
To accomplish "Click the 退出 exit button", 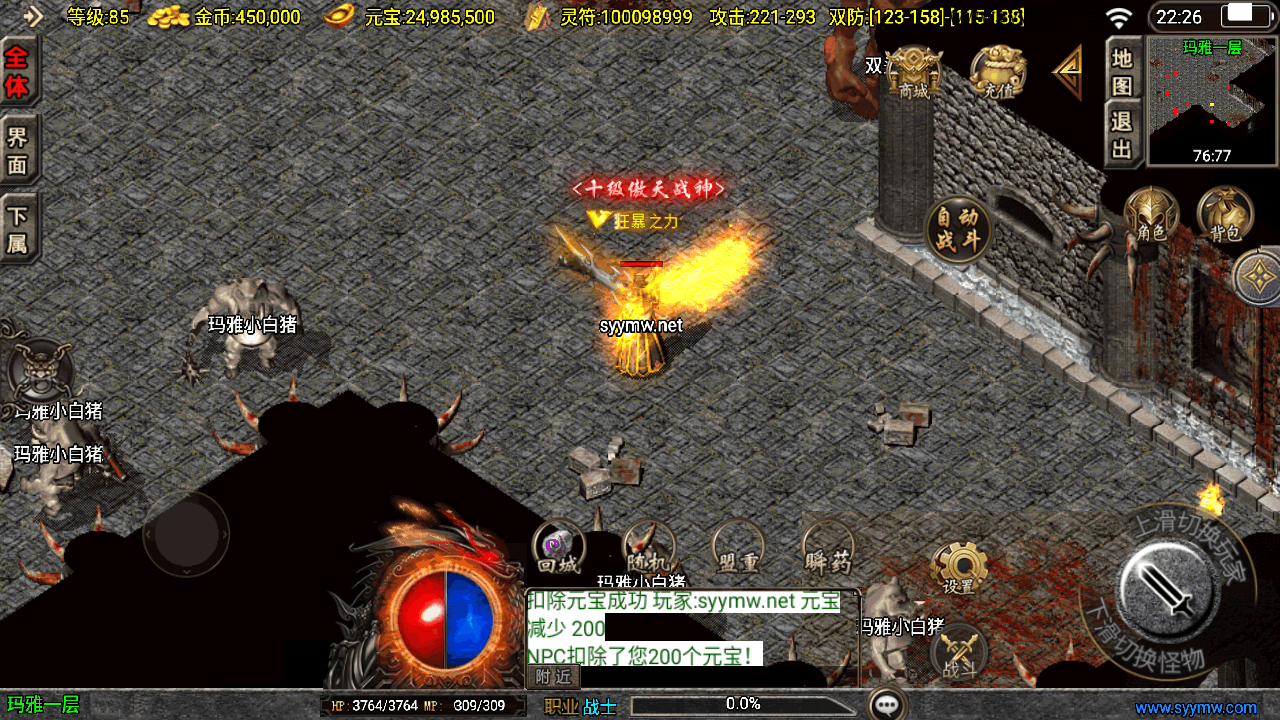I will pos(1123,135).
